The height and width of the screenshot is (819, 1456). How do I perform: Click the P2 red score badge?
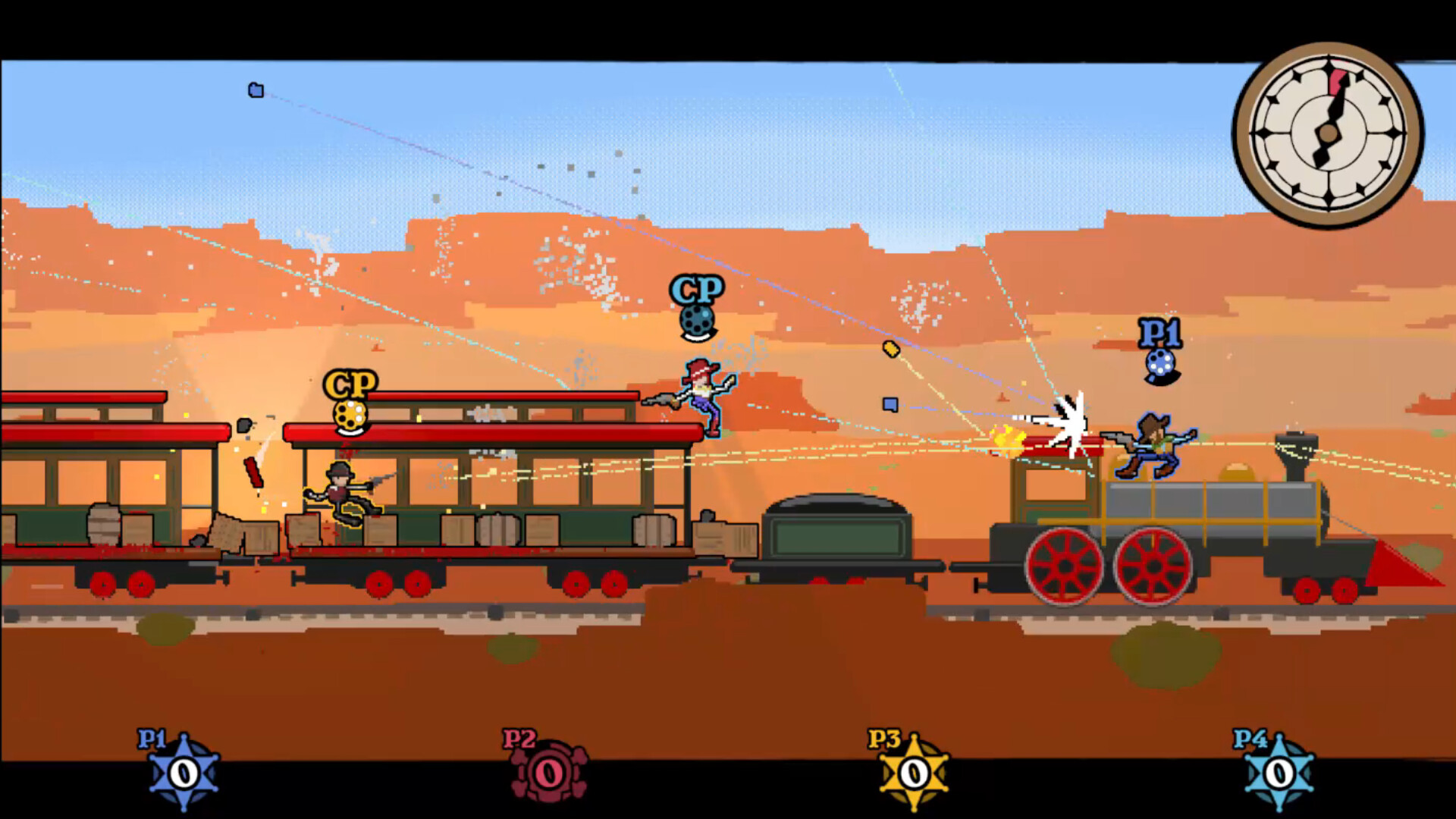coord(548,772)
